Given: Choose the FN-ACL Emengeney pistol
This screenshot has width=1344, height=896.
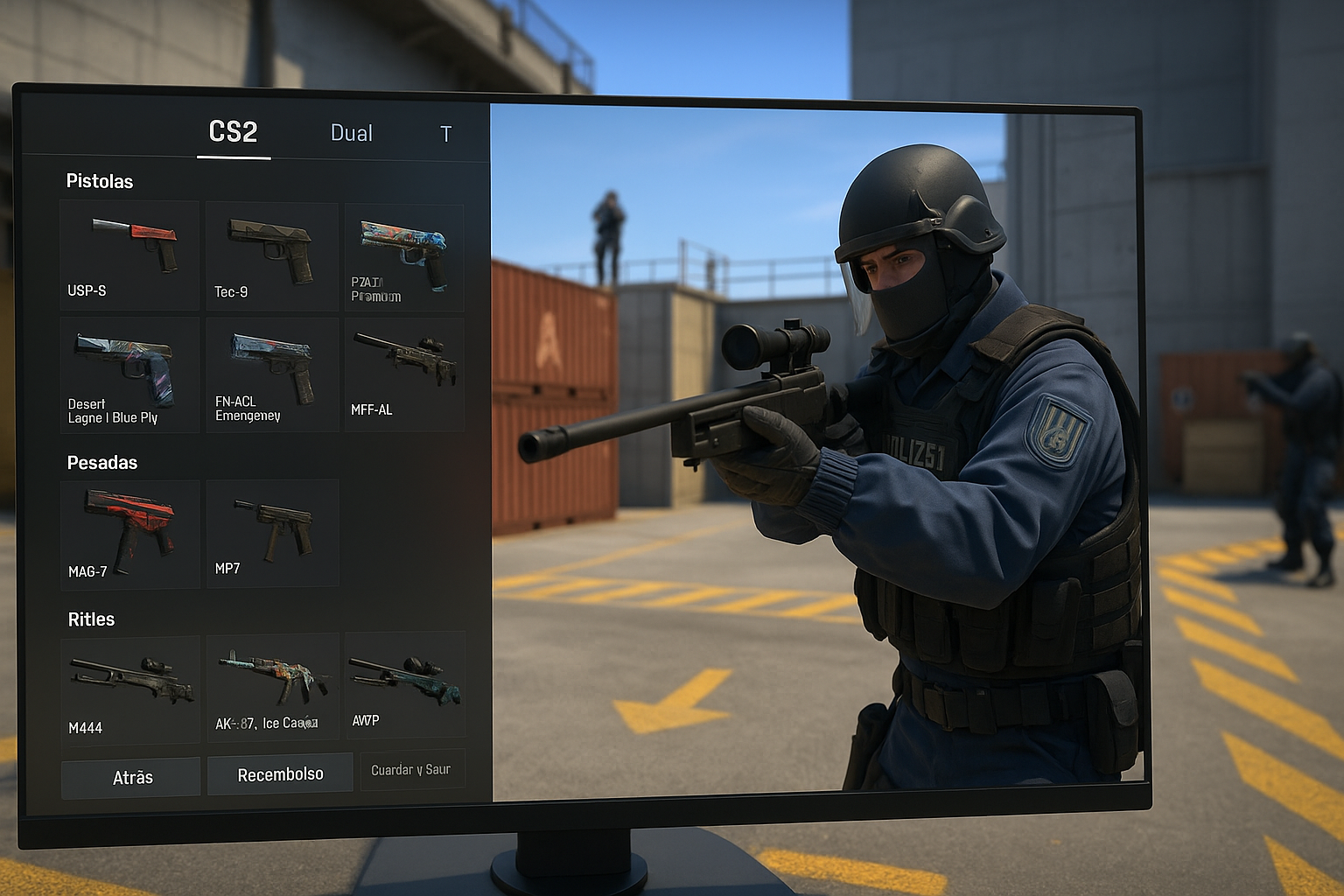Looking at the screenshot, I should [x=271, y=374].
